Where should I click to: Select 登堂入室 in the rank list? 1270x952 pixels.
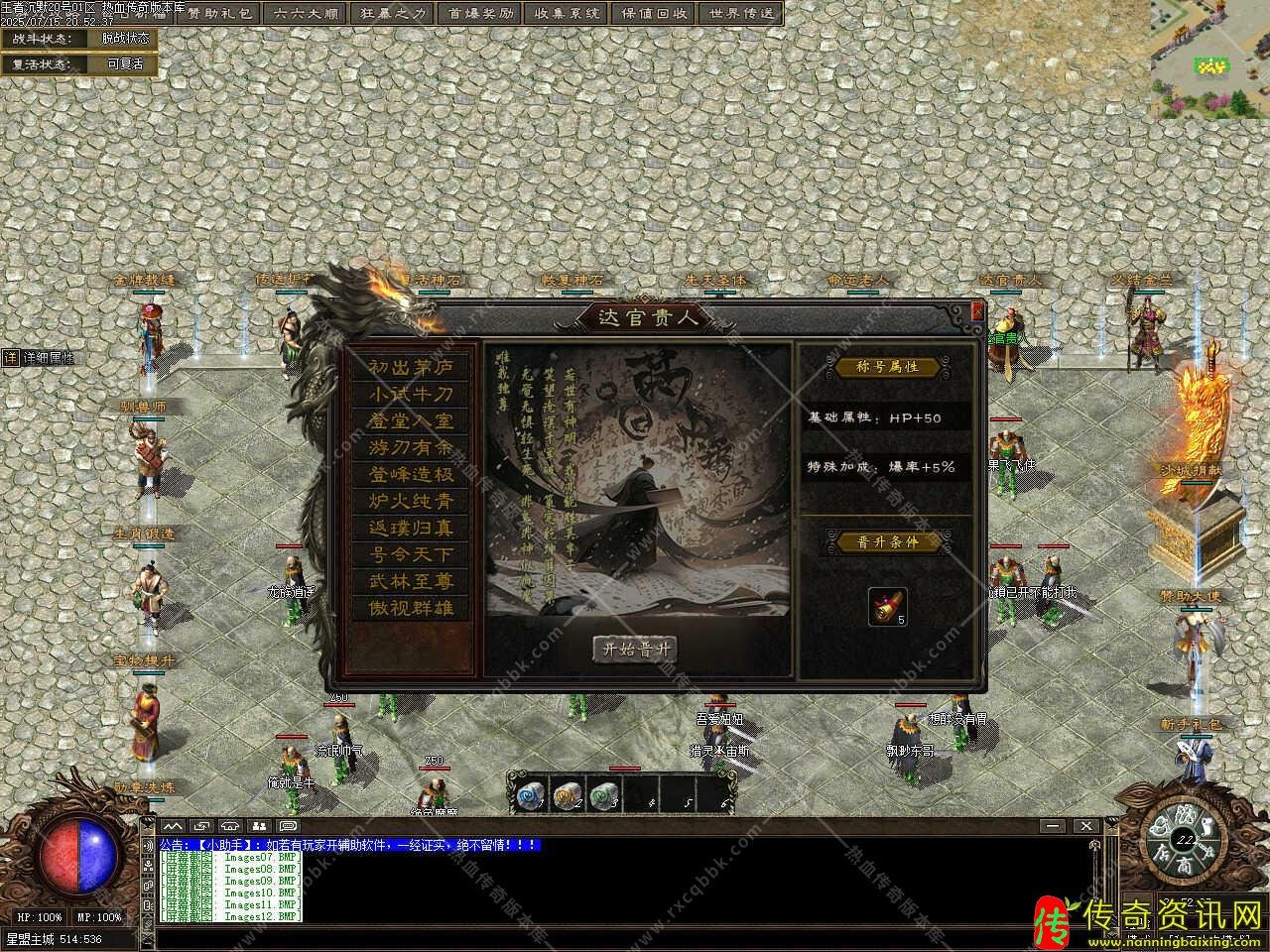[411, 420]
